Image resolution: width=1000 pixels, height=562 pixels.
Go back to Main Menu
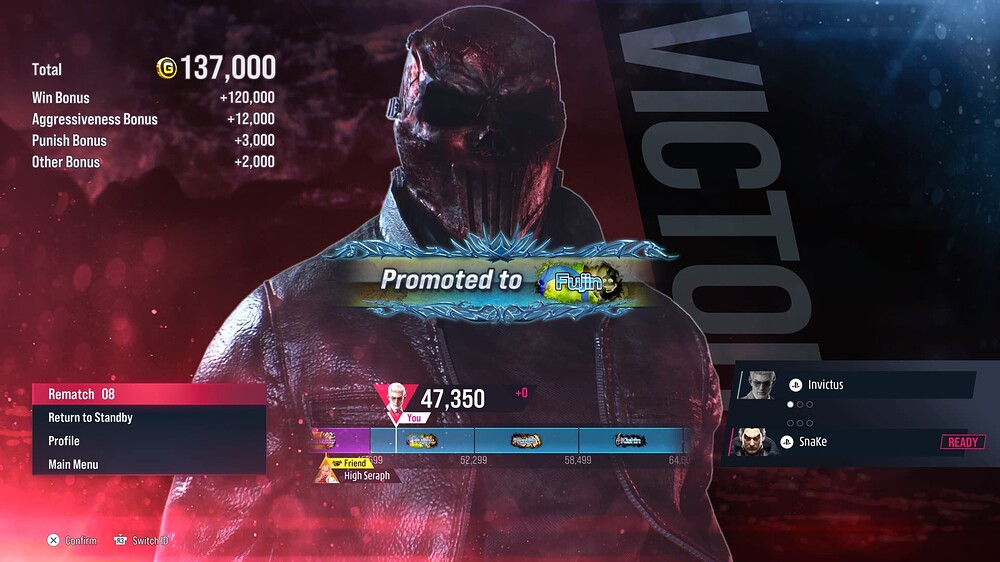pyautogui.click(x=148, y=464)
